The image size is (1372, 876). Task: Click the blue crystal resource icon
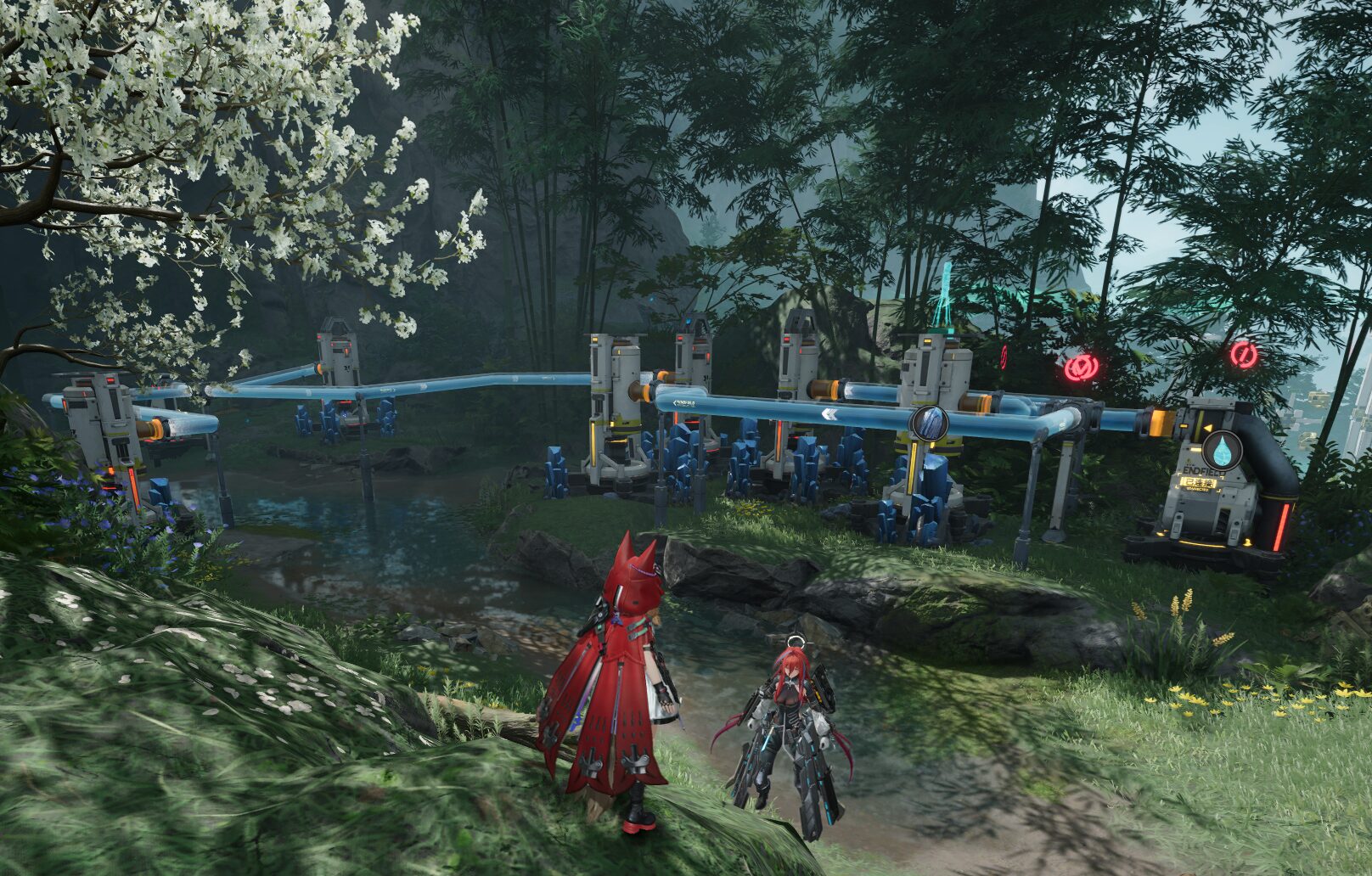[x=930, y=422]
